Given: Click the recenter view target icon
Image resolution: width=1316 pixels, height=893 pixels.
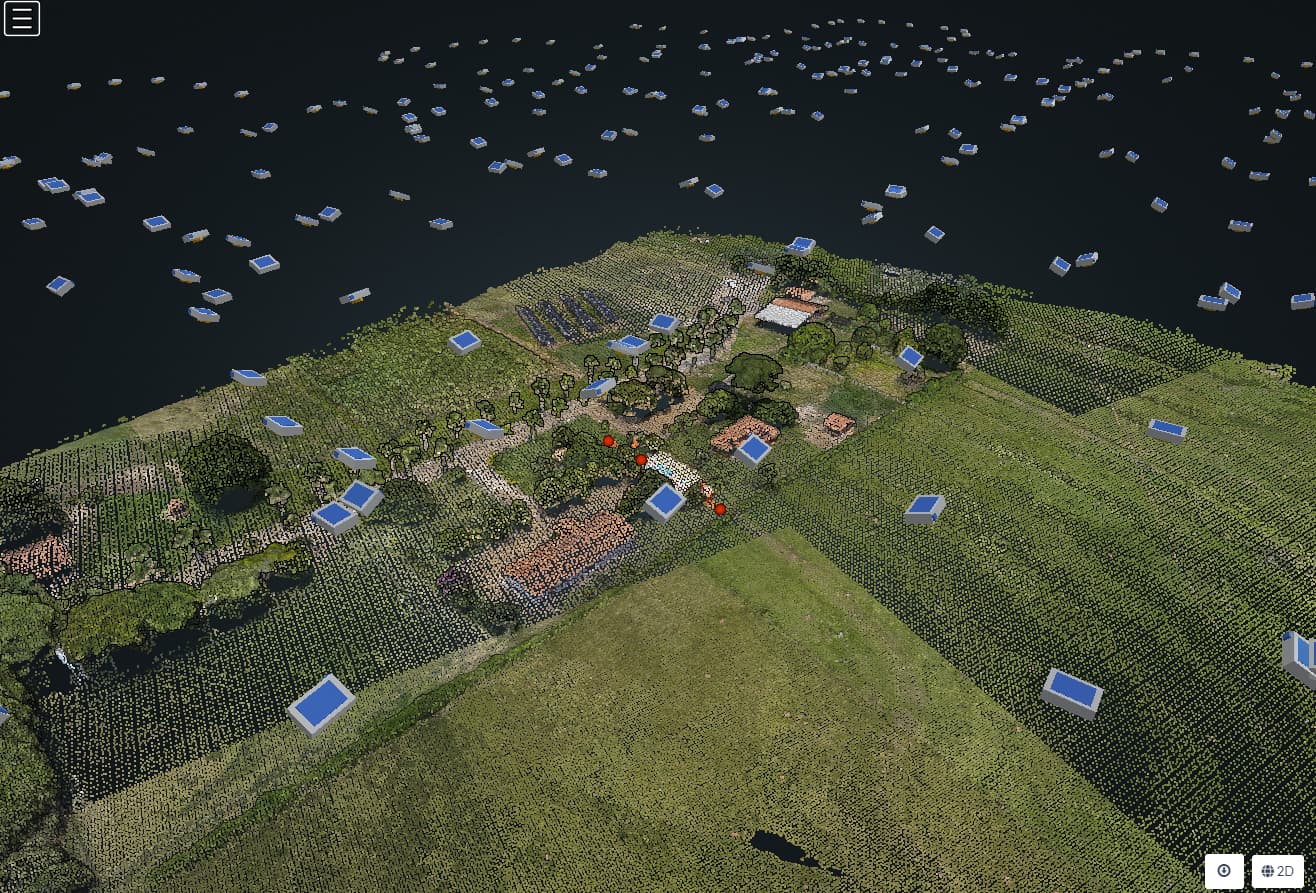Looking at the screenshot, I should coord(1224,871).
